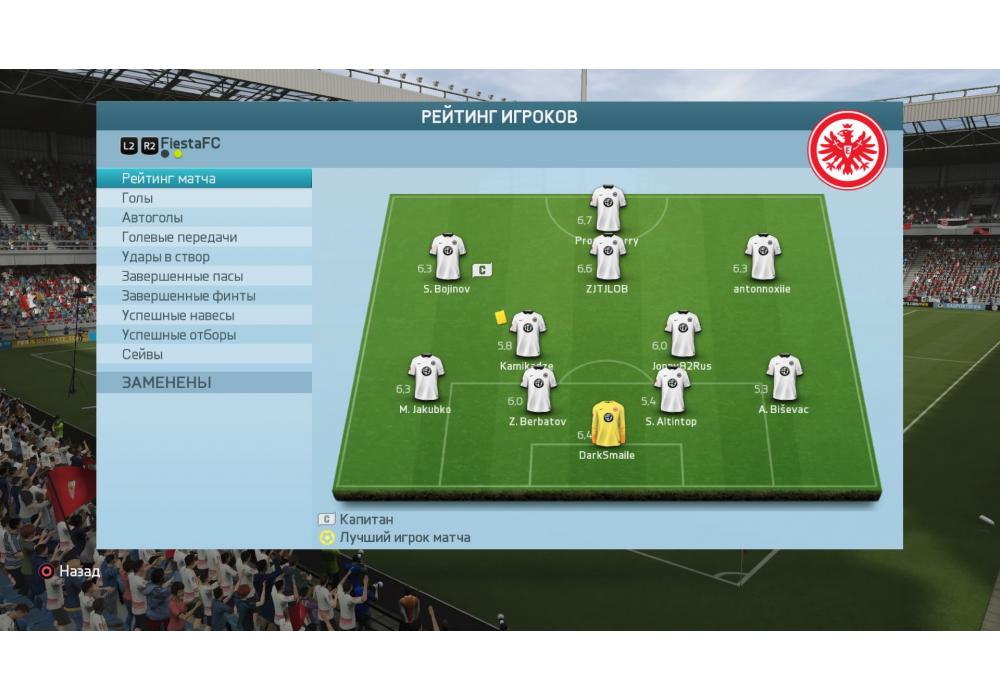Click A. Biševac's player shirt
Screen dimensions: 1000x700
point(783,378)
